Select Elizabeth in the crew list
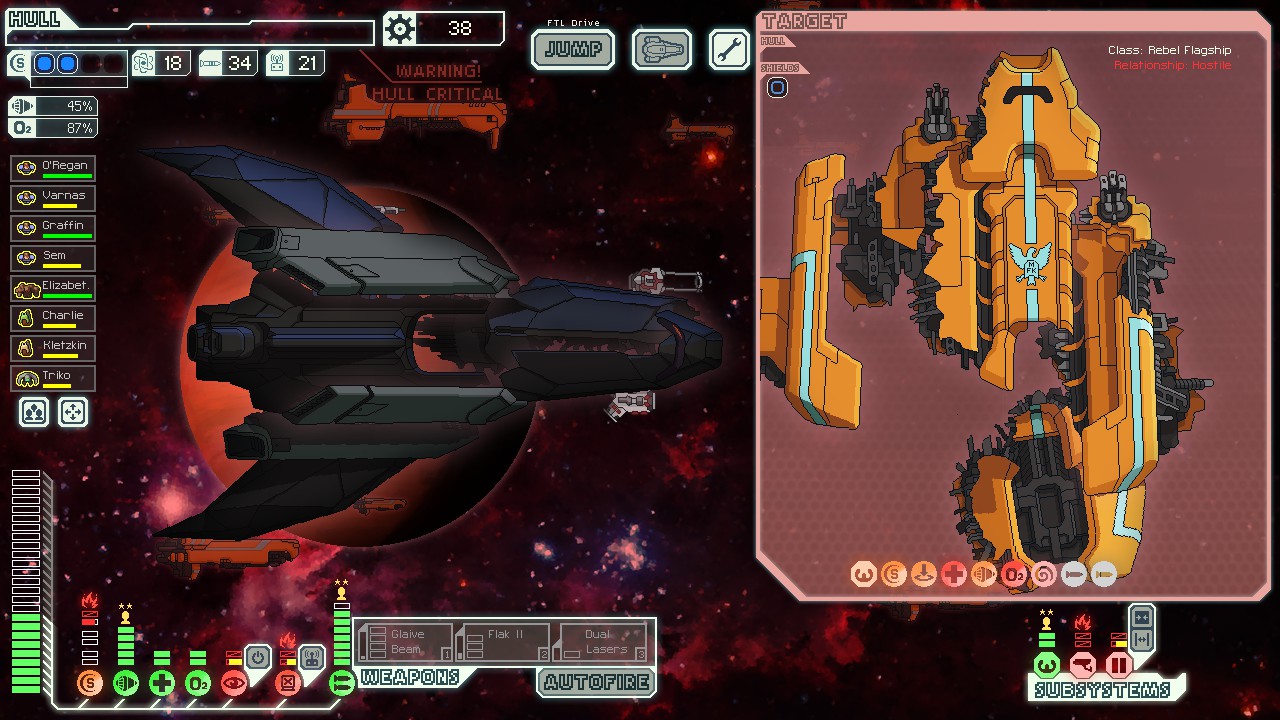This screenshot has height=720, width=1280. click(53, 288)
